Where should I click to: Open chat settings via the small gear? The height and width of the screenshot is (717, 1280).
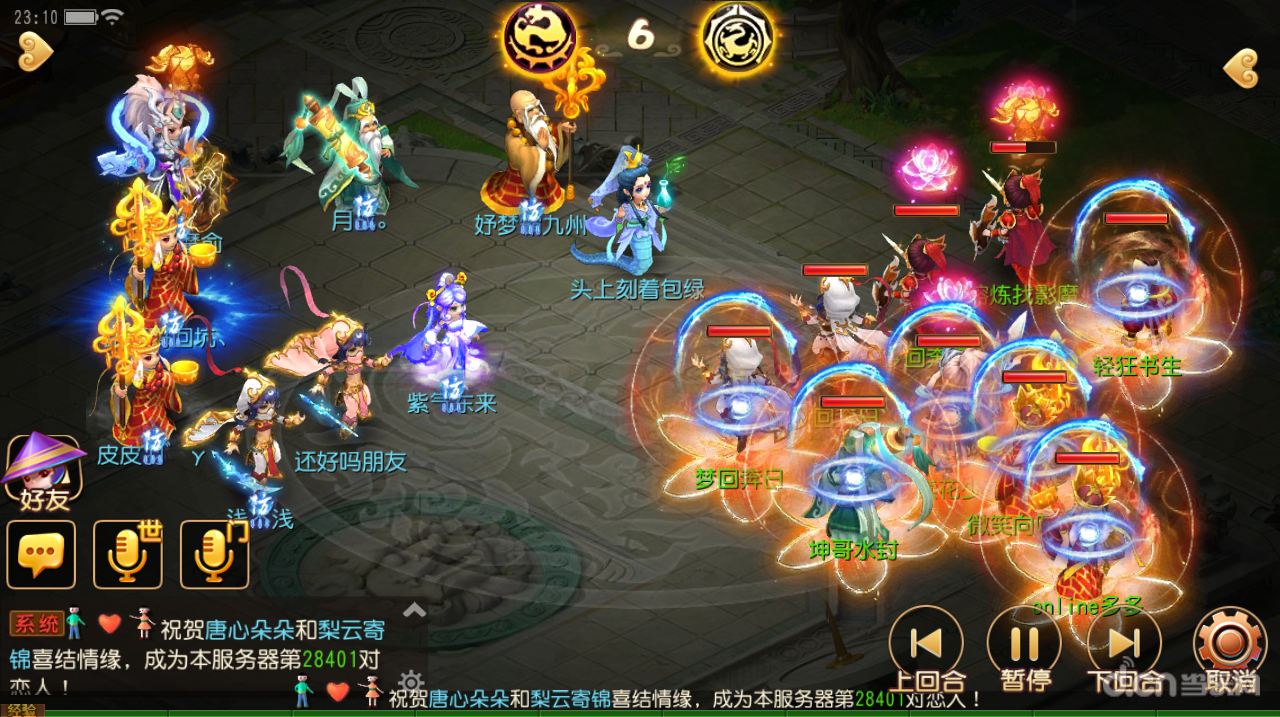coord(412,684)
